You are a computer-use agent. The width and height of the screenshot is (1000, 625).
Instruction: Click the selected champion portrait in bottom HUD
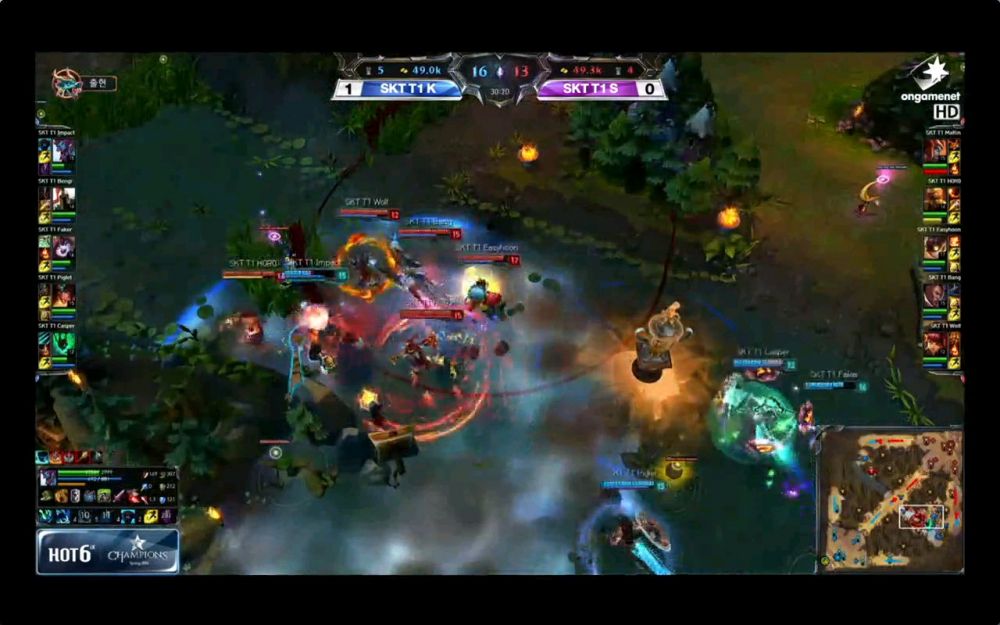click(x=47, y=477)
